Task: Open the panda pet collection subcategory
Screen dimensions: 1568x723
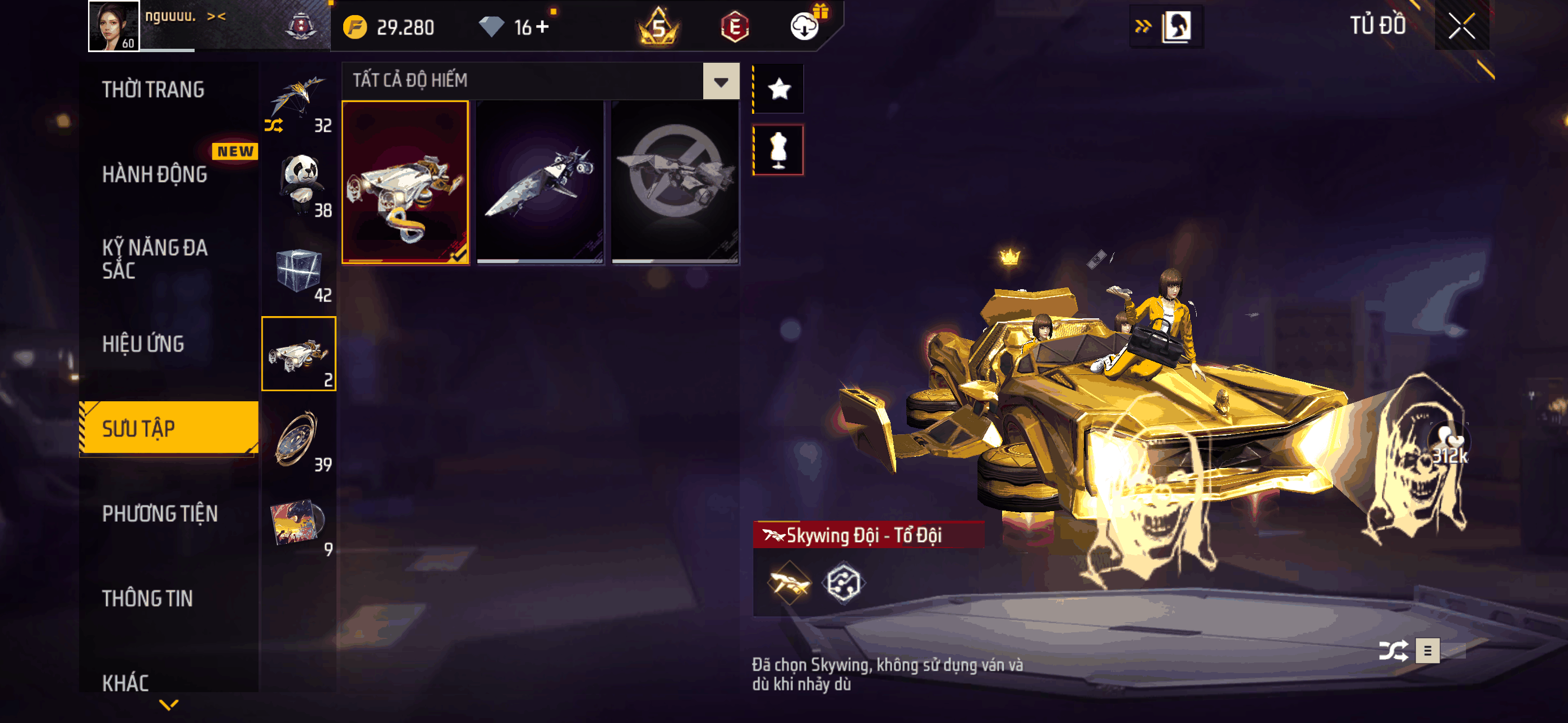Action: click(299, 184)
